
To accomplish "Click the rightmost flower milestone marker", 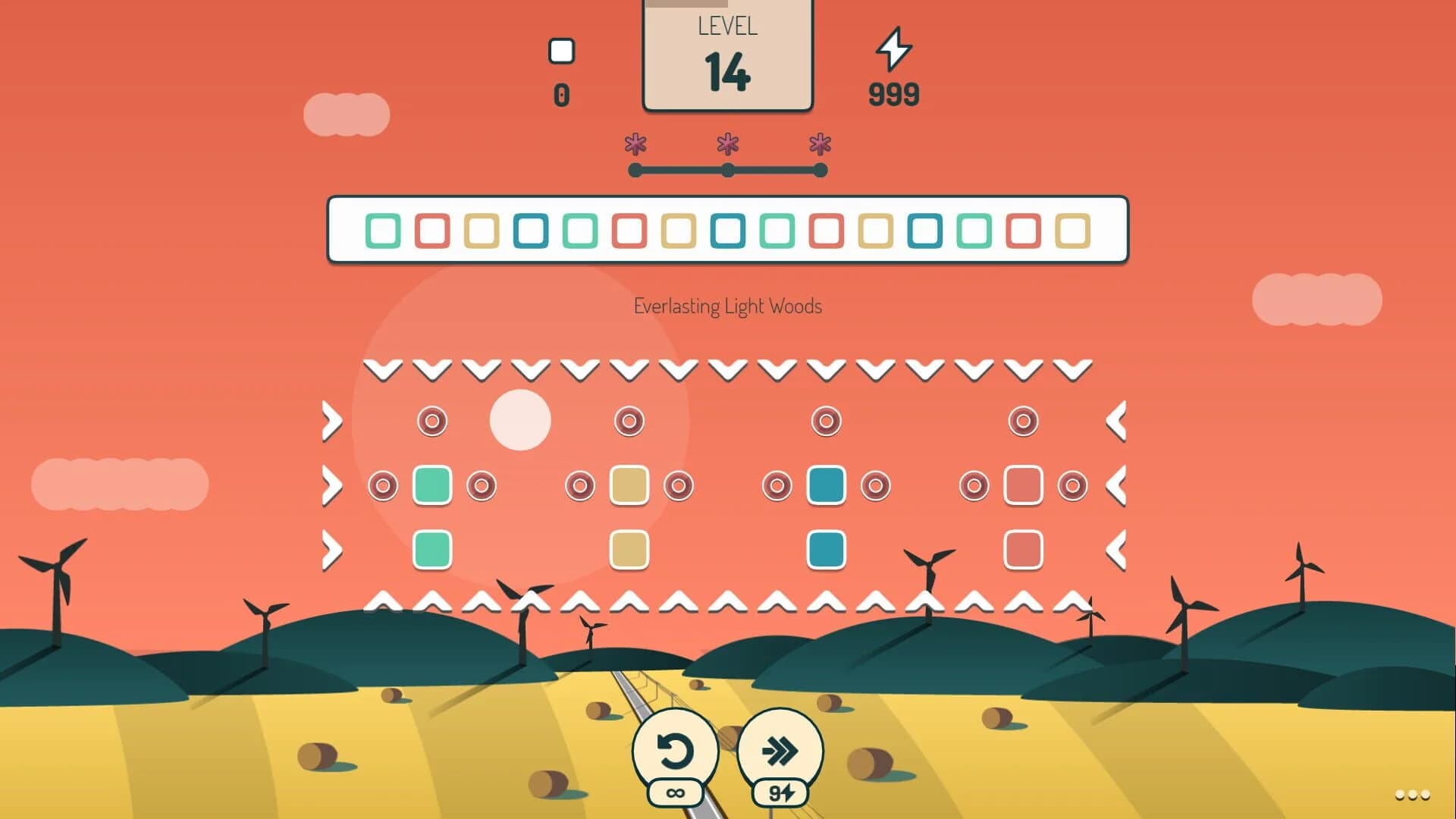I will [819, 144].
